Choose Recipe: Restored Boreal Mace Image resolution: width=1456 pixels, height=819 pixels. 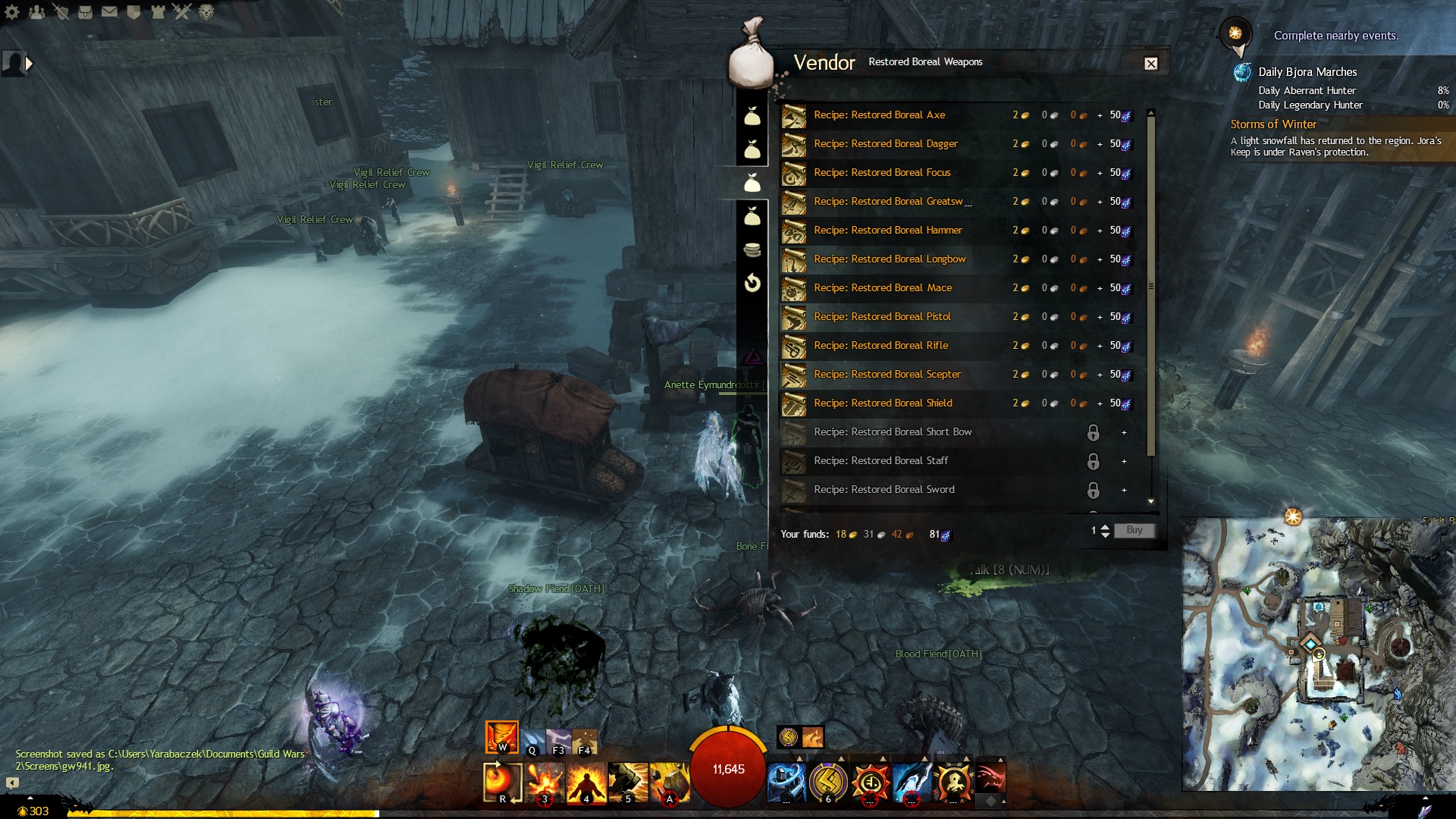(882, 288)
